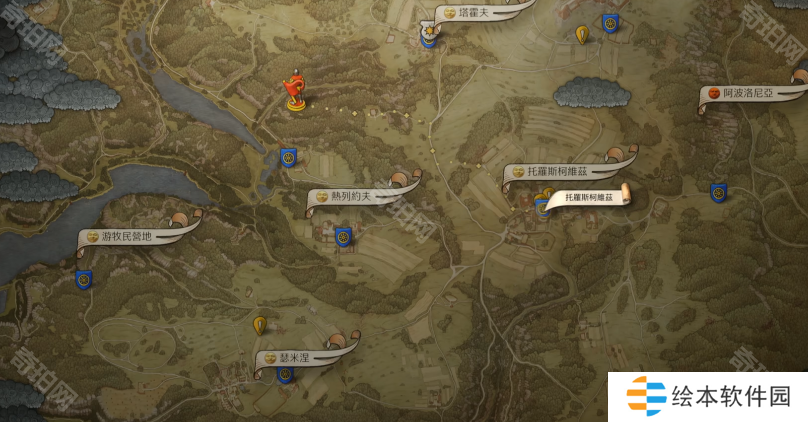This screenshot has width=808, height=422.
Task: Choose the blue shield marker under 瑟米涅
Action: [x=285, y=375]
